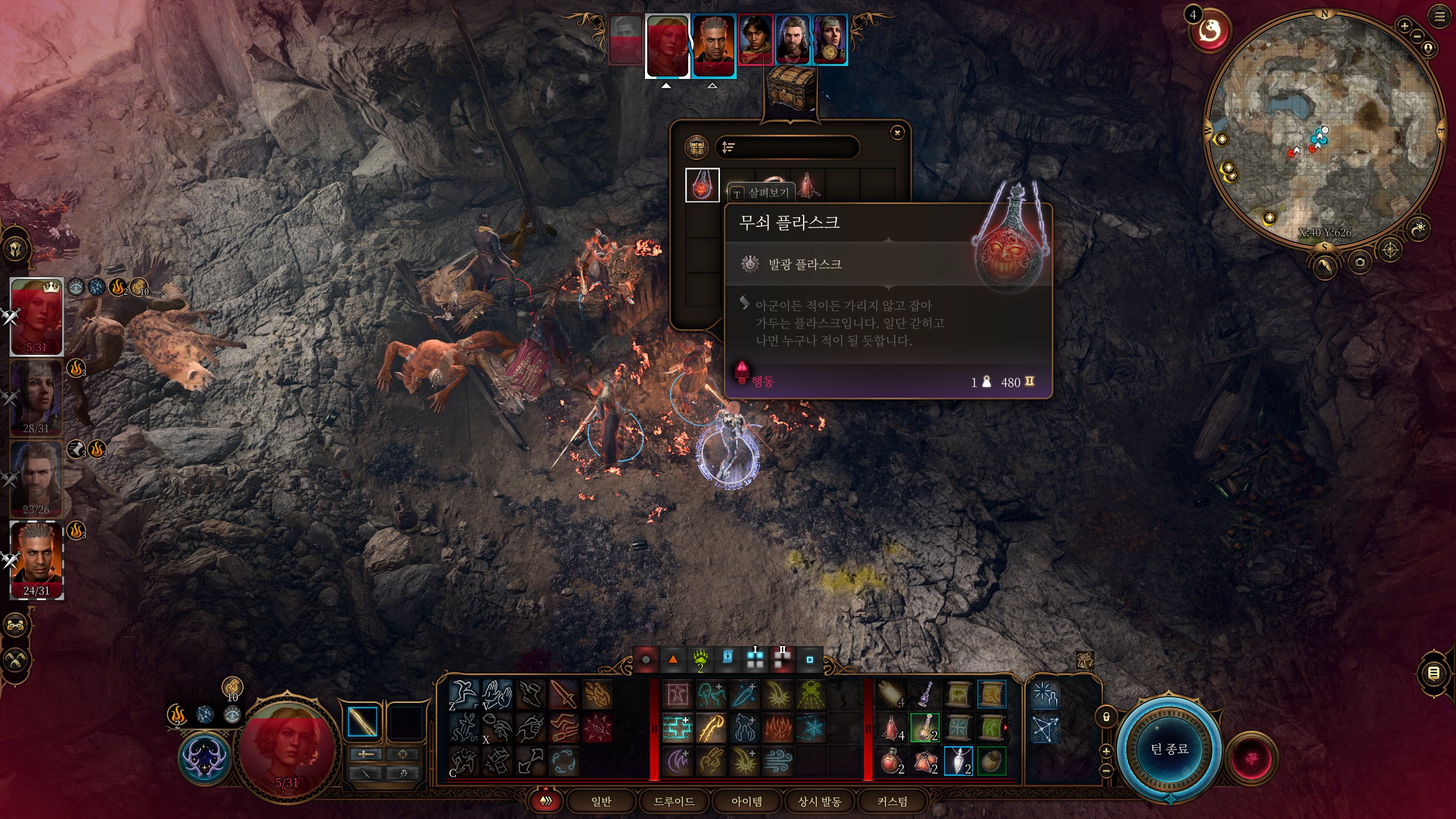This screenshot has height=819, width=1456.
Task: Select the braided-hair party member portrait (24/31)
Action: click(x=37, y=560)
